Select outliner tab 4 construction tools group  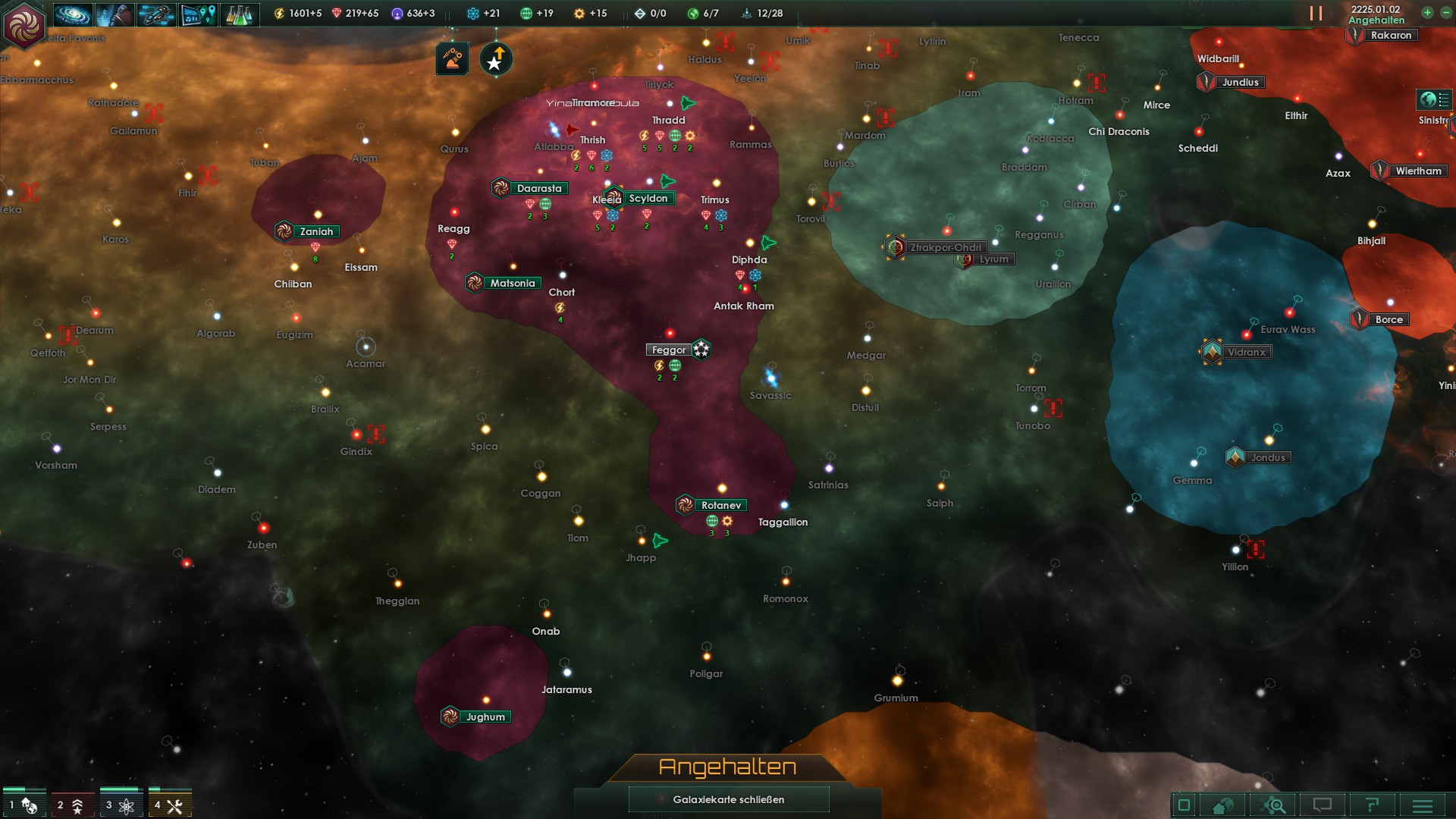169,805
